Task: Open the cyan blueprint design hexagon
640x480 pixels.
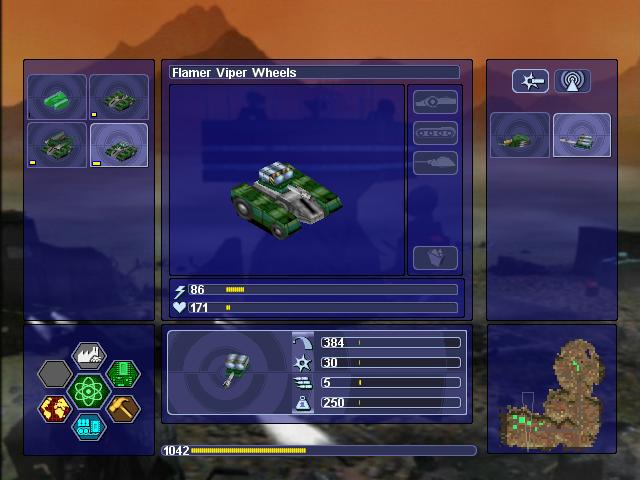Action: (x=88, y=426)
